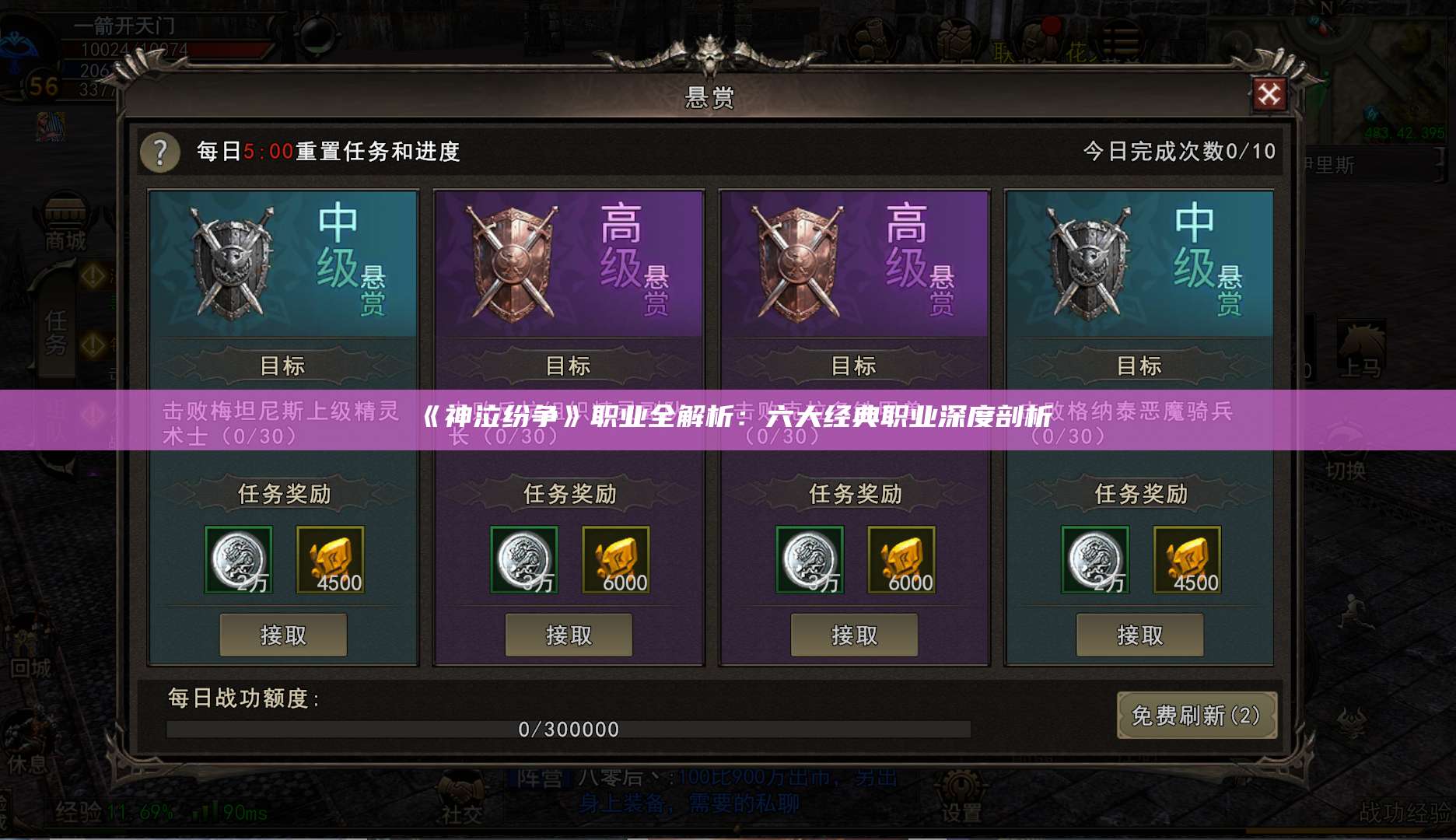This screenshot has width=1456, height=840.
Task: Select the 阵营 chat channel tab
Action: [537, 778]
